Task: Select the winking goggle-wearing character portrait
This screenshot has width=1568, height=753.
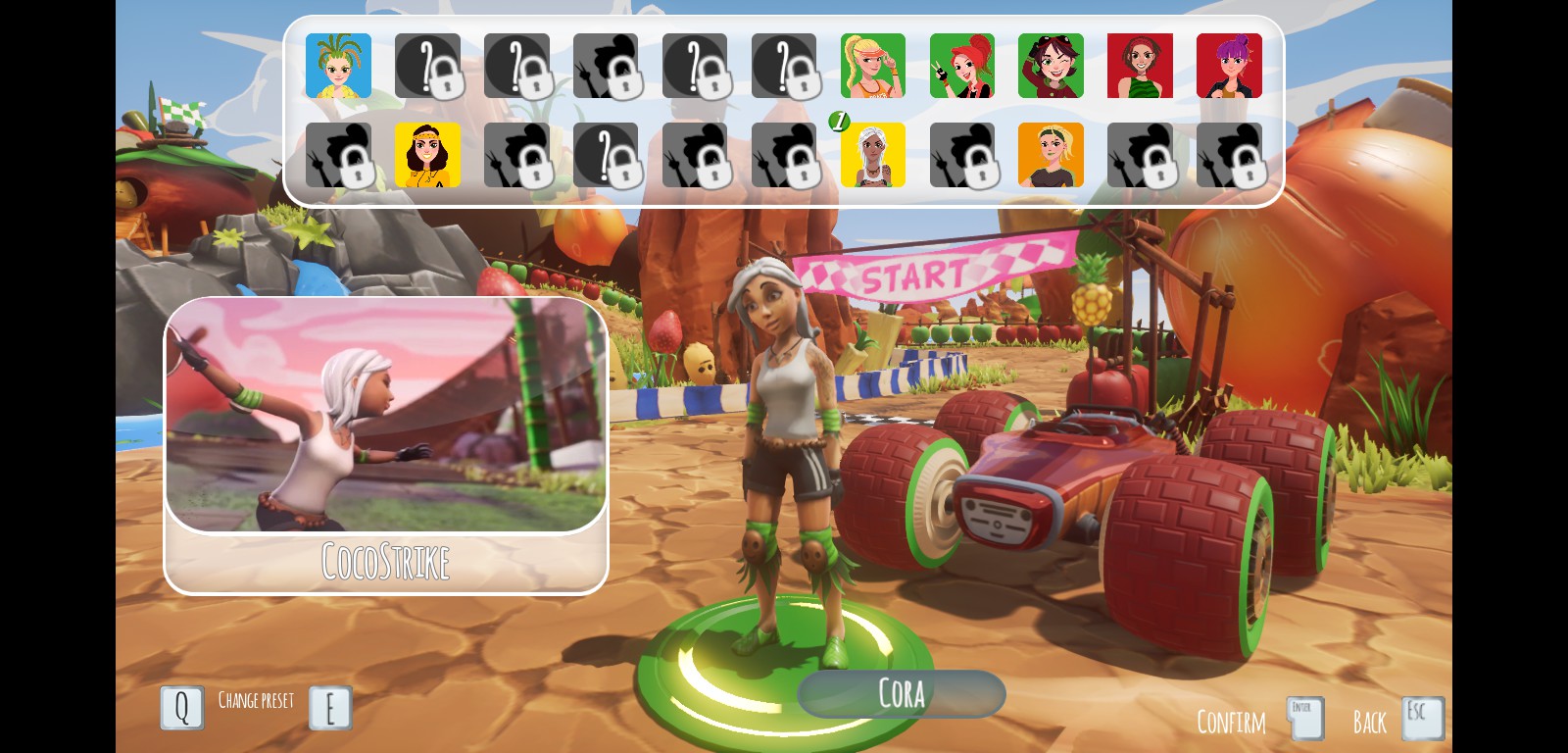Action: tap(1051, 66)
